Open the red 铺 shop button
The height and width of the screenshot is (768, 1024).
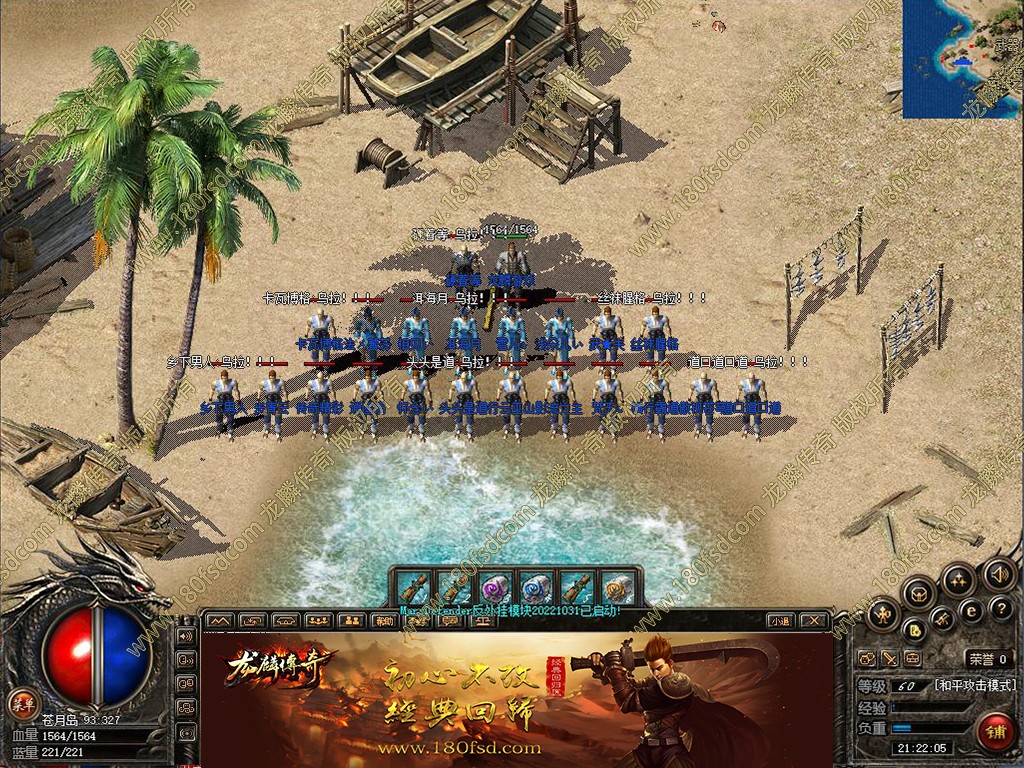994,732
